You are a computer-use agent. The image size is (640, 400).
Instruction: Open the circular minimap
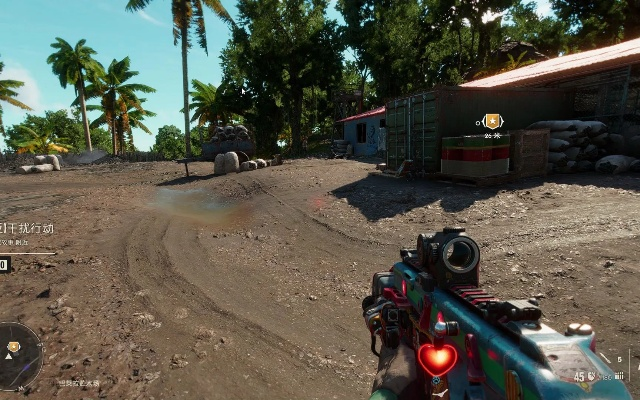pyautogui.click(x=16, y=355)
